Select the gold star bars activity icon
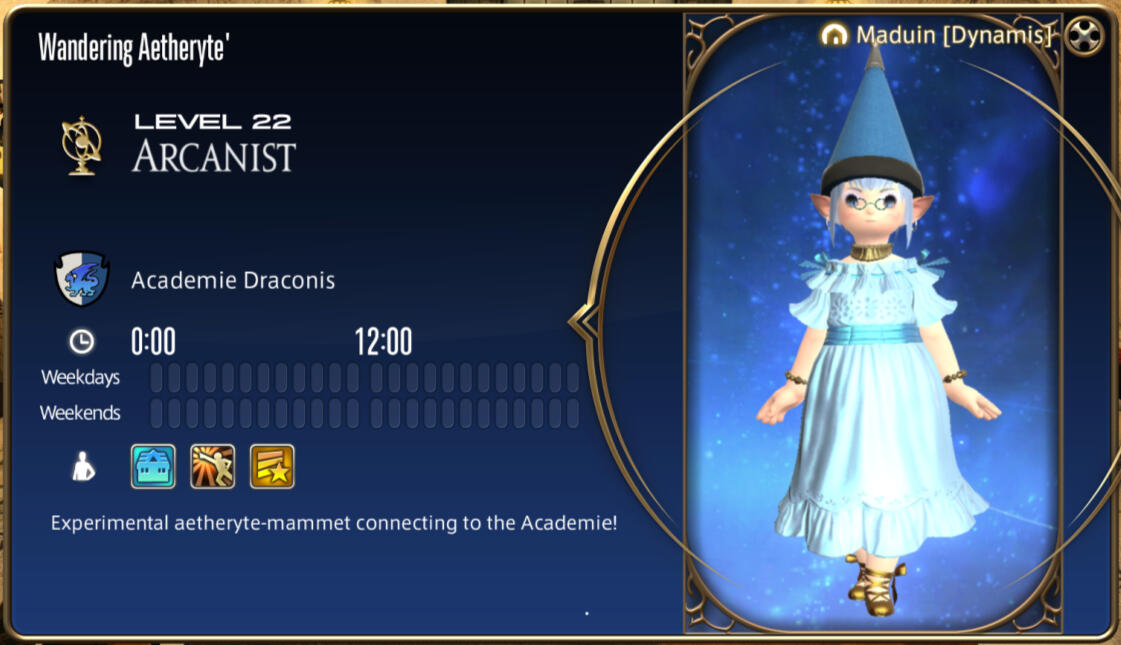This screenshot has height=645, width=1121. pyautogui.click(x=272, y=466)
